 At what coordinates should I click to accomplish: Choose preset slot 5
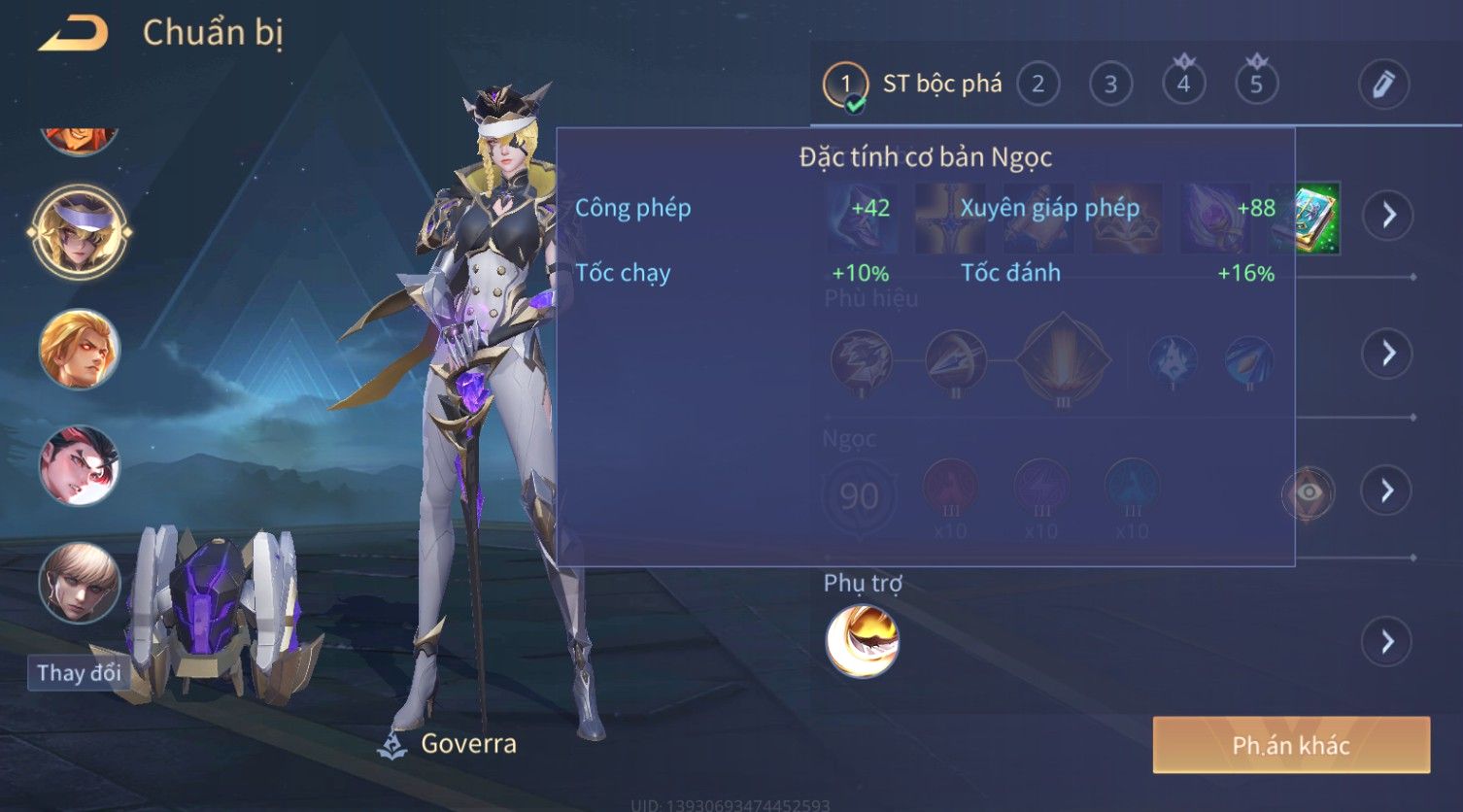[x=1256, y=85]
